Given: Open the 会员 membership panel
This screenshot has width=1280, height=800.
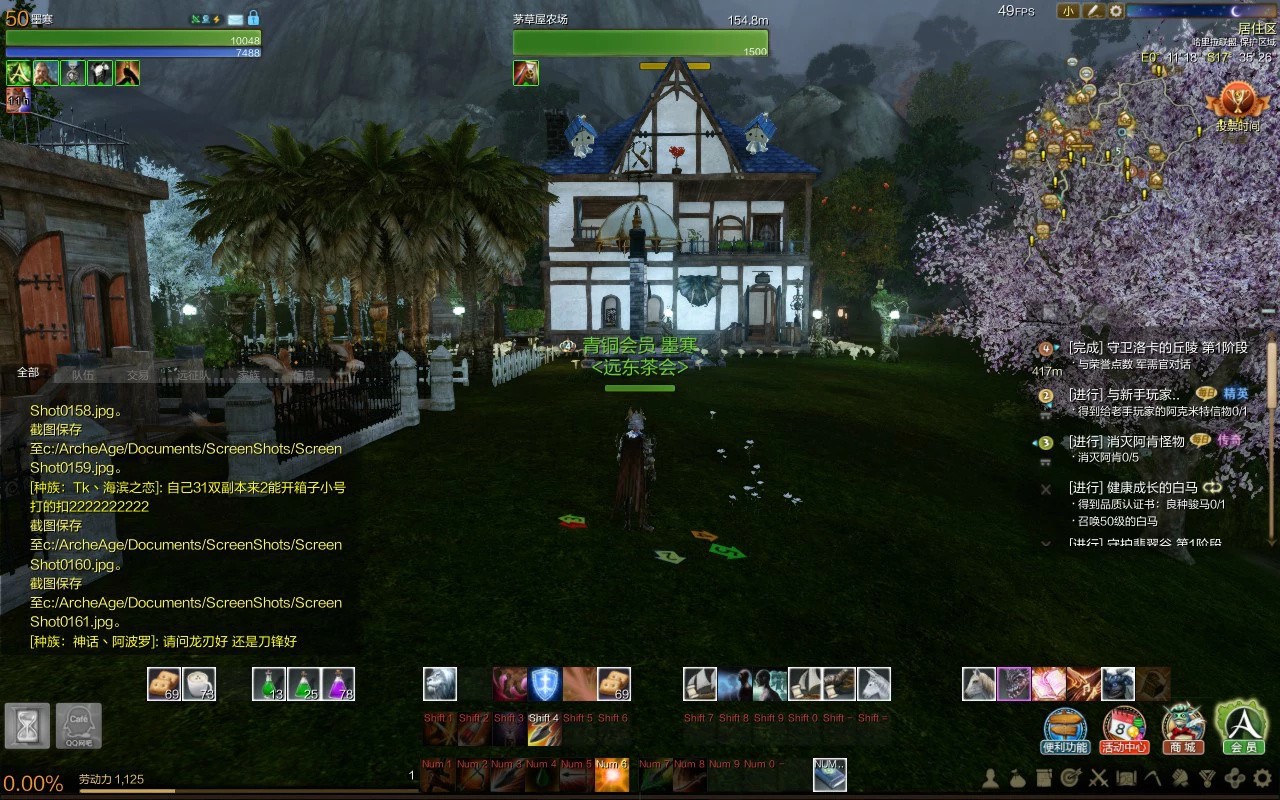Looking at the screenshot, I should click(1242, 727).
